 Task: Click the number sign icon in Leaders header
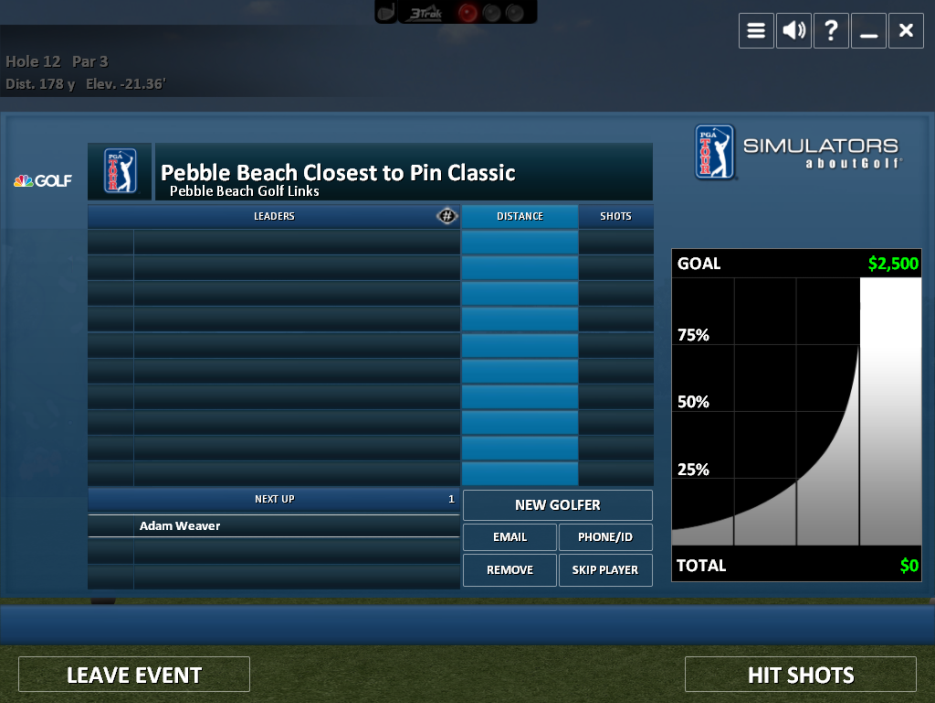[447, 216]
